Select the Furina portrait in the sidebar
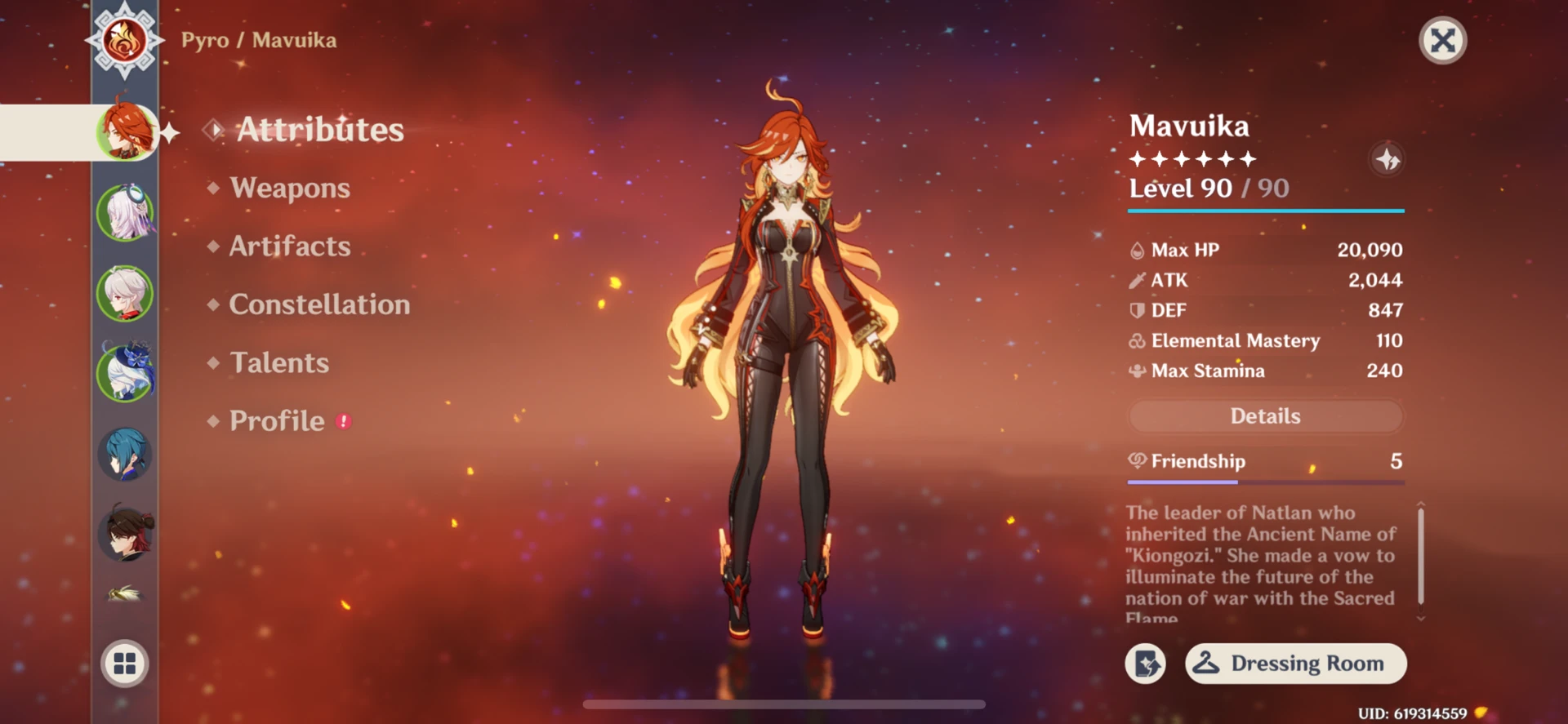 (124, 214)
